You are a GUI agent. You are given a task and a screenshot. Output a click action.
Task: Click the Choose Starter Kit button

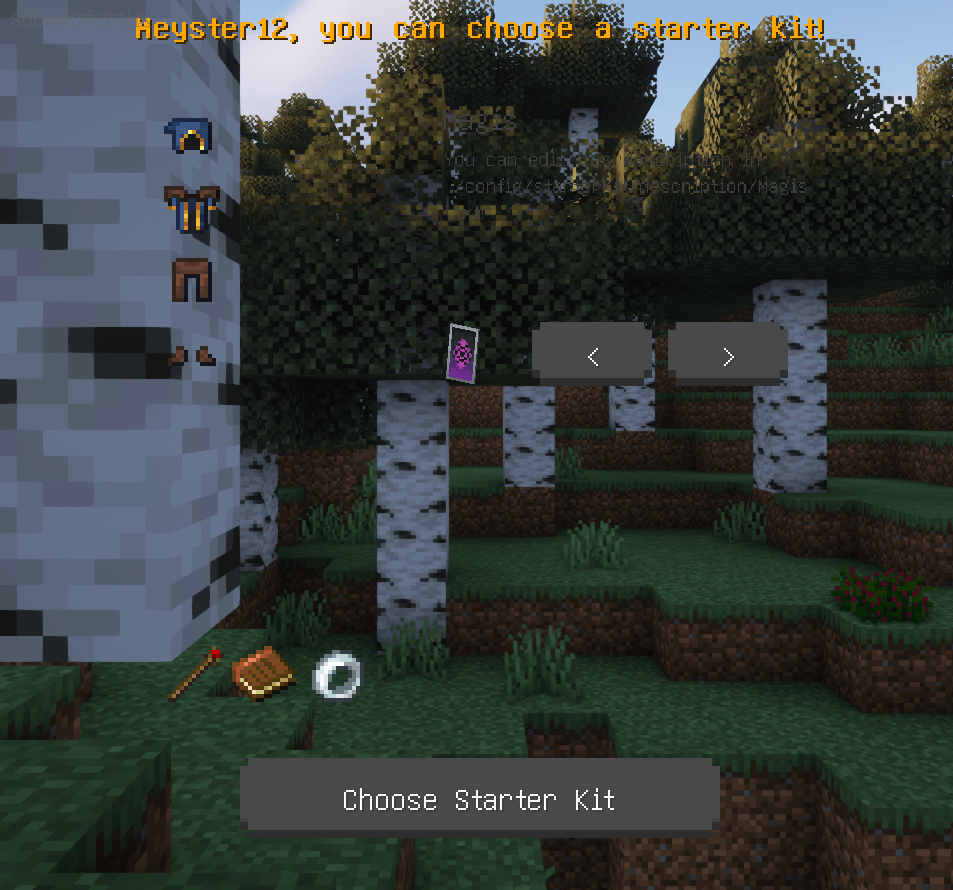(479, 798)
